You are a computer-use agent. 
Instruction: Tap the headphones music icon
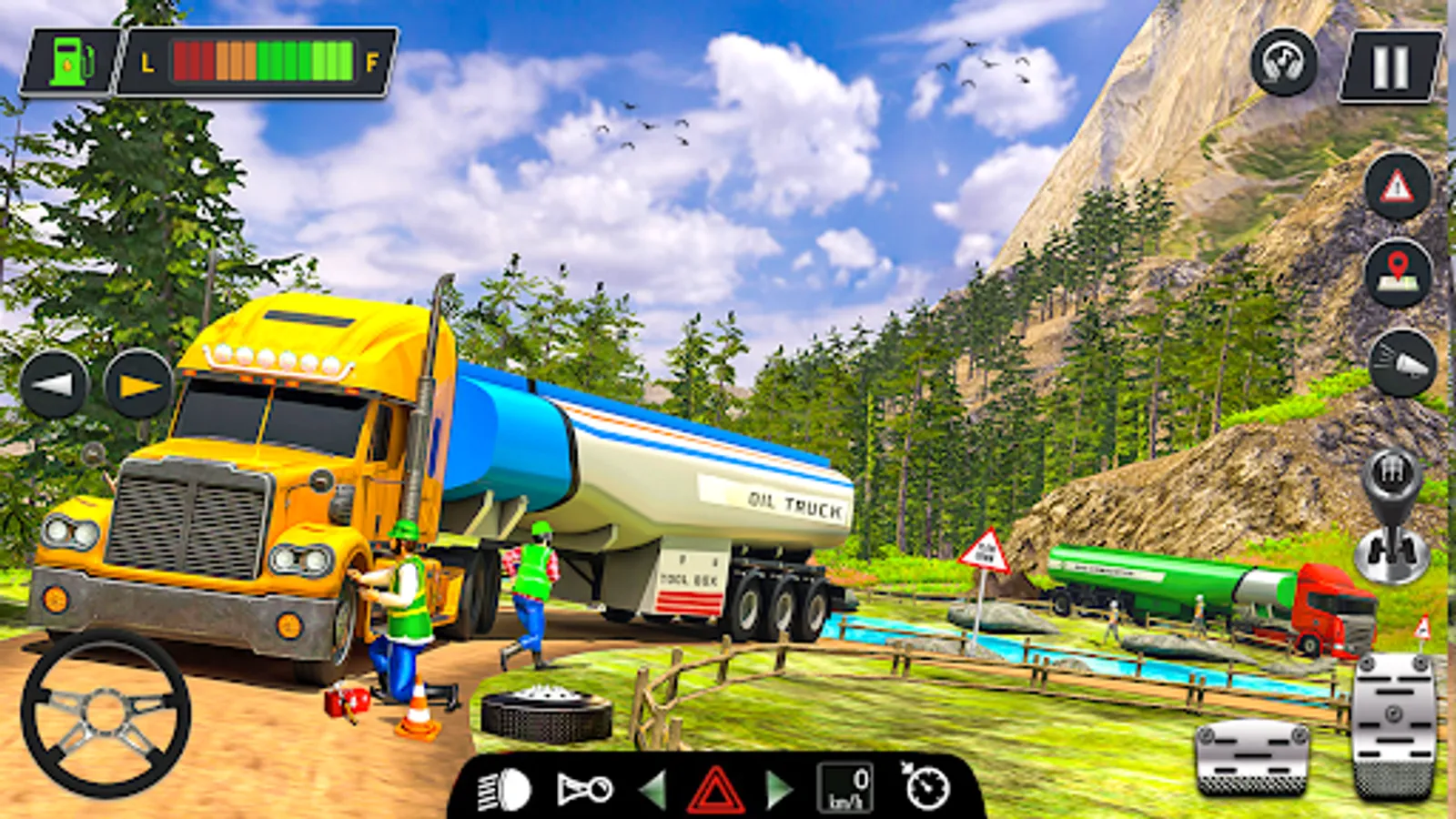point(1283,62)
